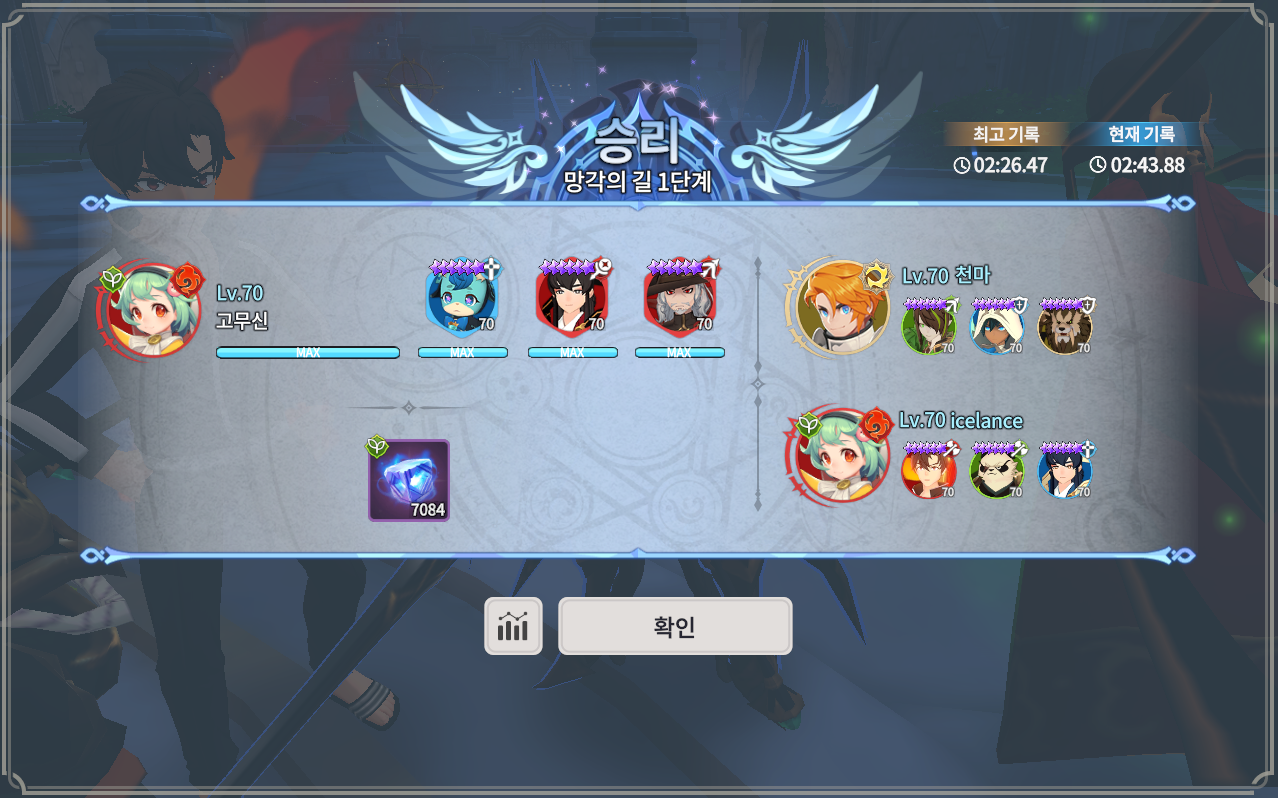Open the battle statistics chart button

point(513,627)
